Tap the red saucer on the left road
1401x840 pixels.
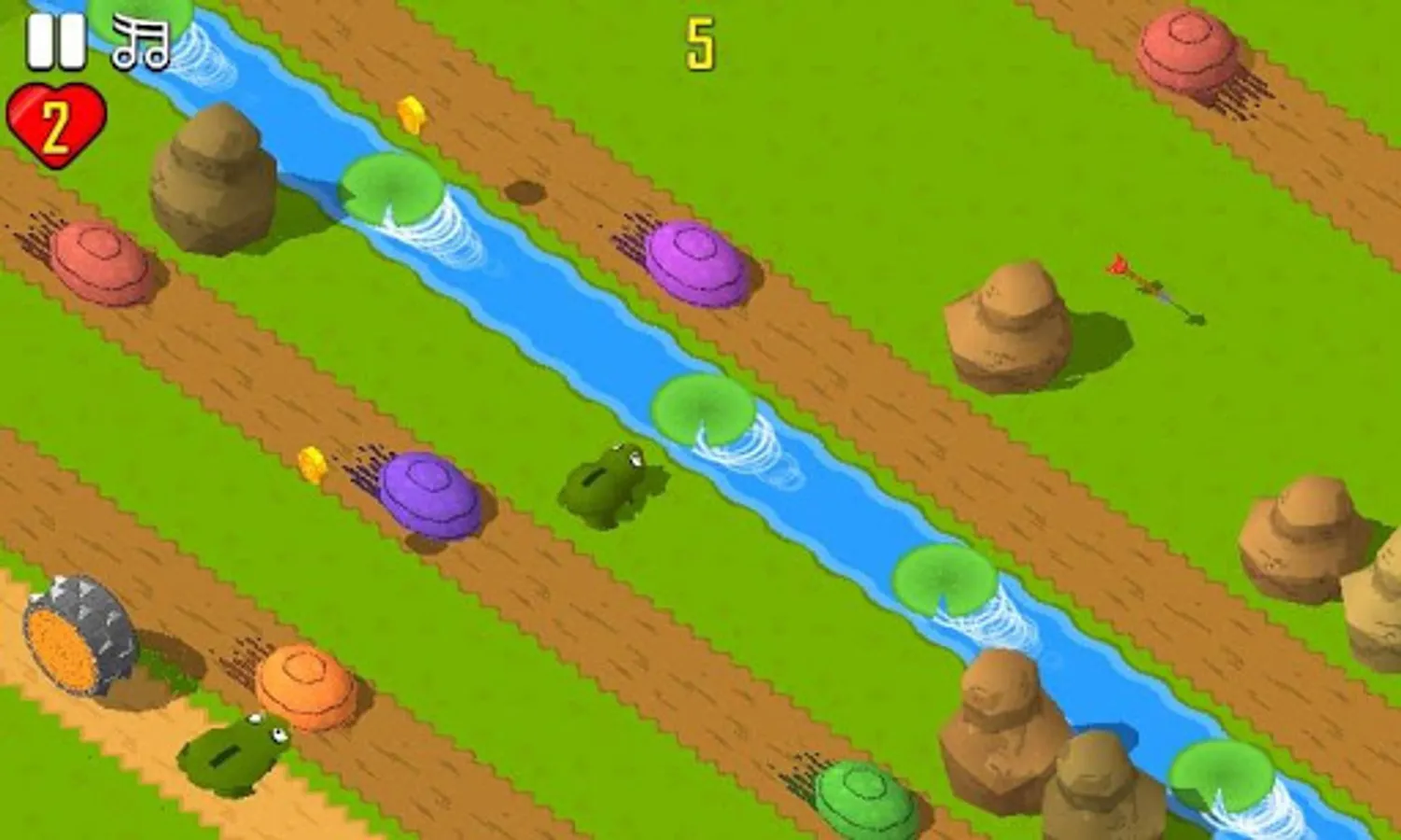98,264
